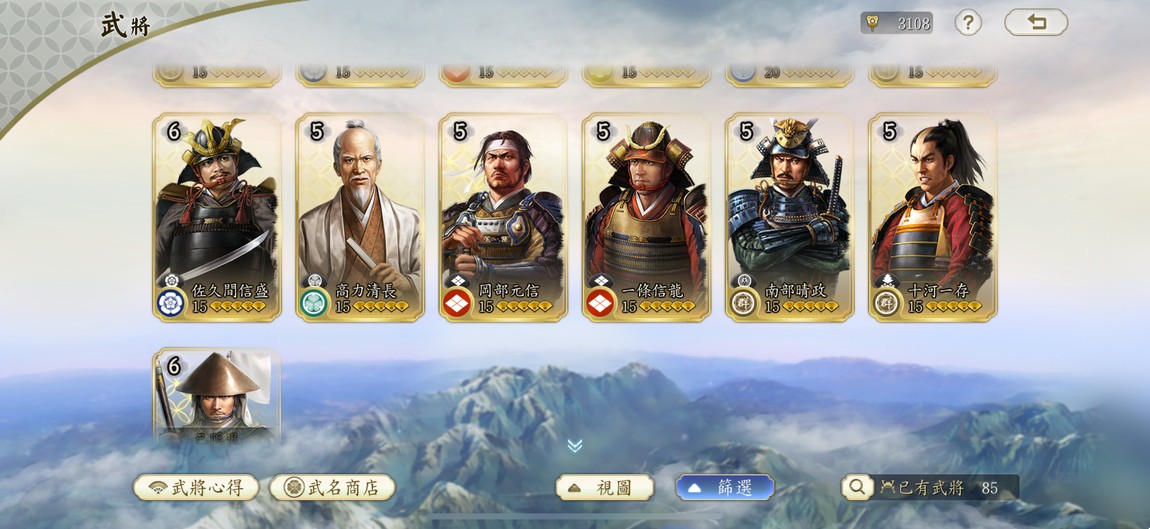Open the question mark help button
Viewport: 1150px width, 529px height.
click(968, 22)
